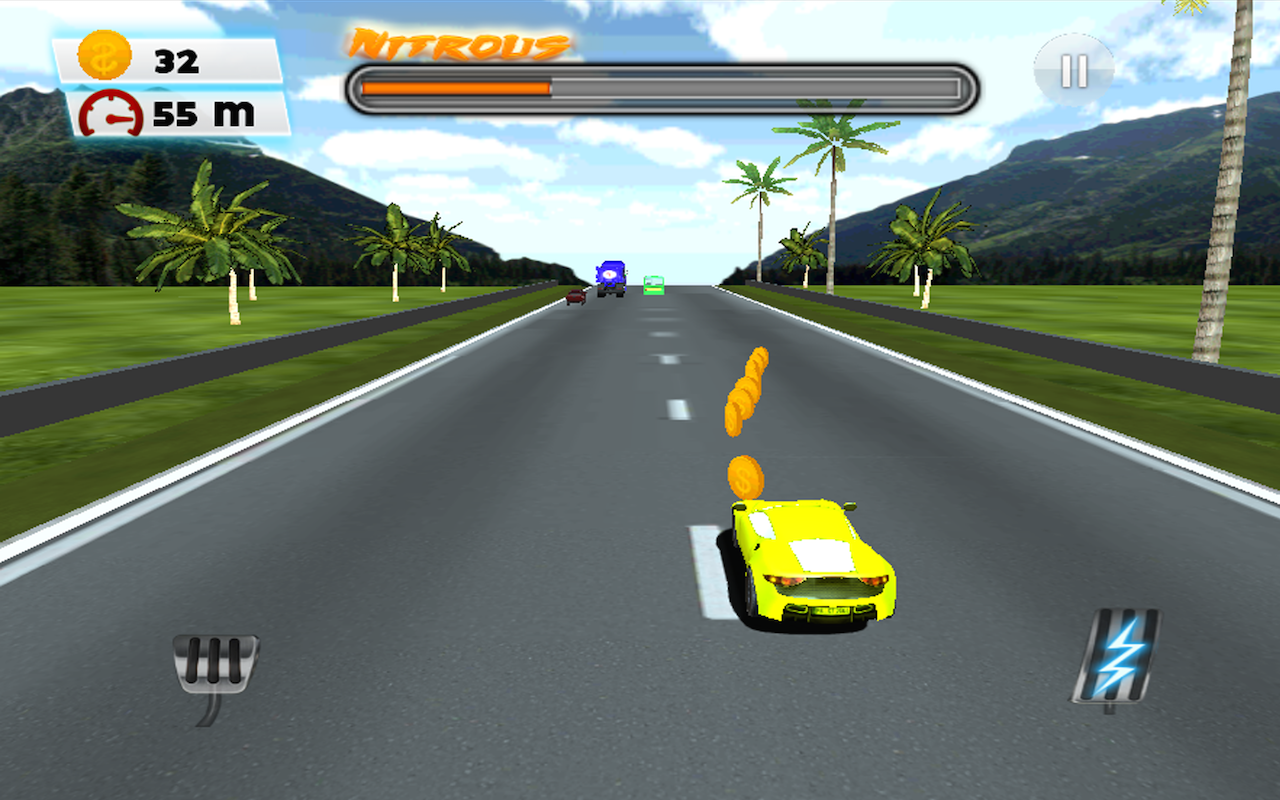Toggle pause on the game
This screenshot has width=1280, height=800.
[x=1074, y=67]
